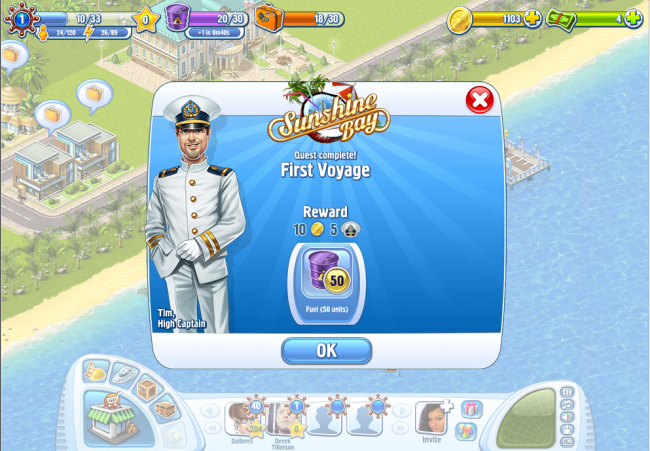Open the wooden crate storage icon
This screenshot has height=451, width=650.
(x=149, y=388)
